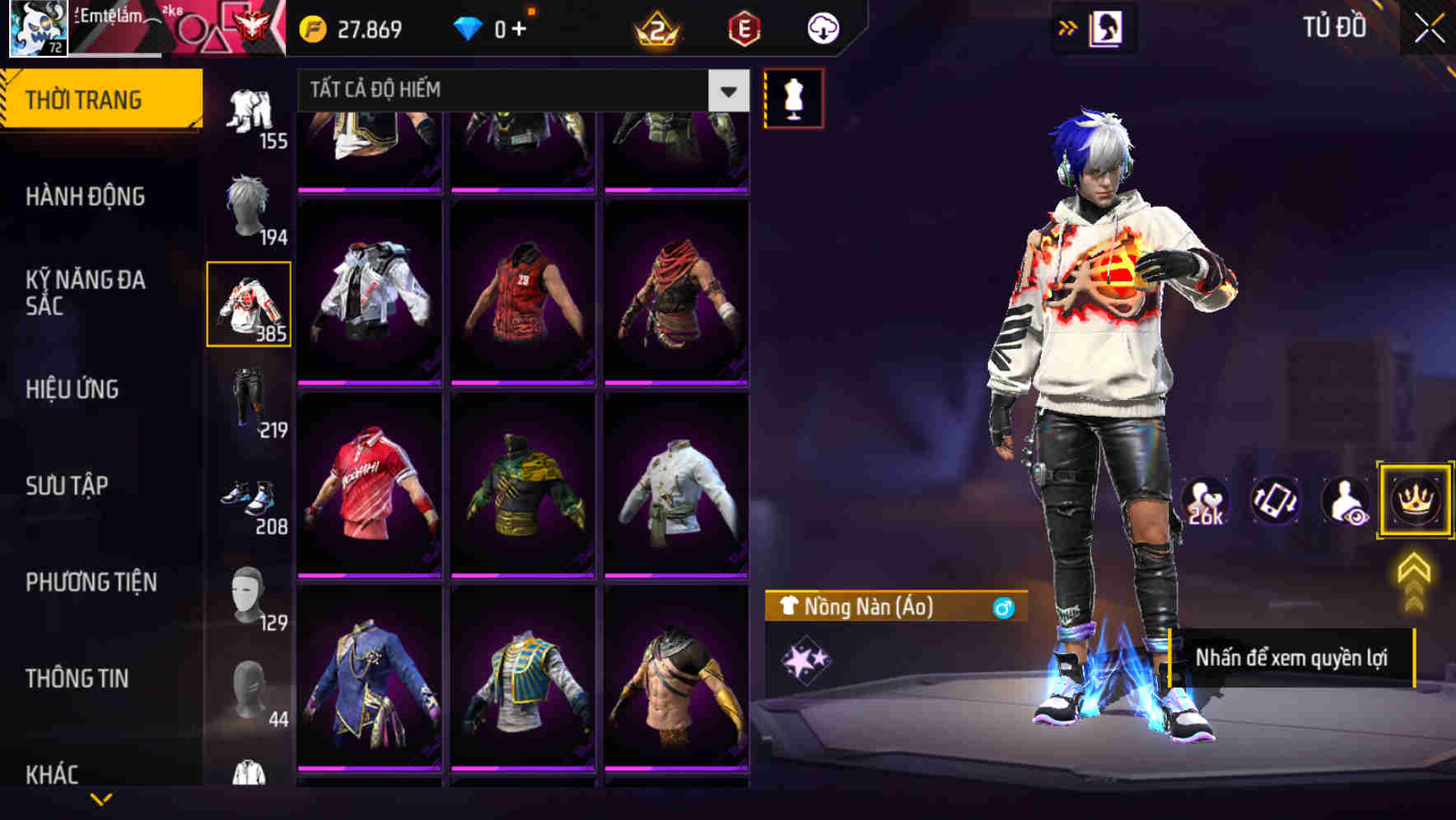Open the character preview eye icon
This screenshot has height=820, width=1456.
coord(1346,501)
